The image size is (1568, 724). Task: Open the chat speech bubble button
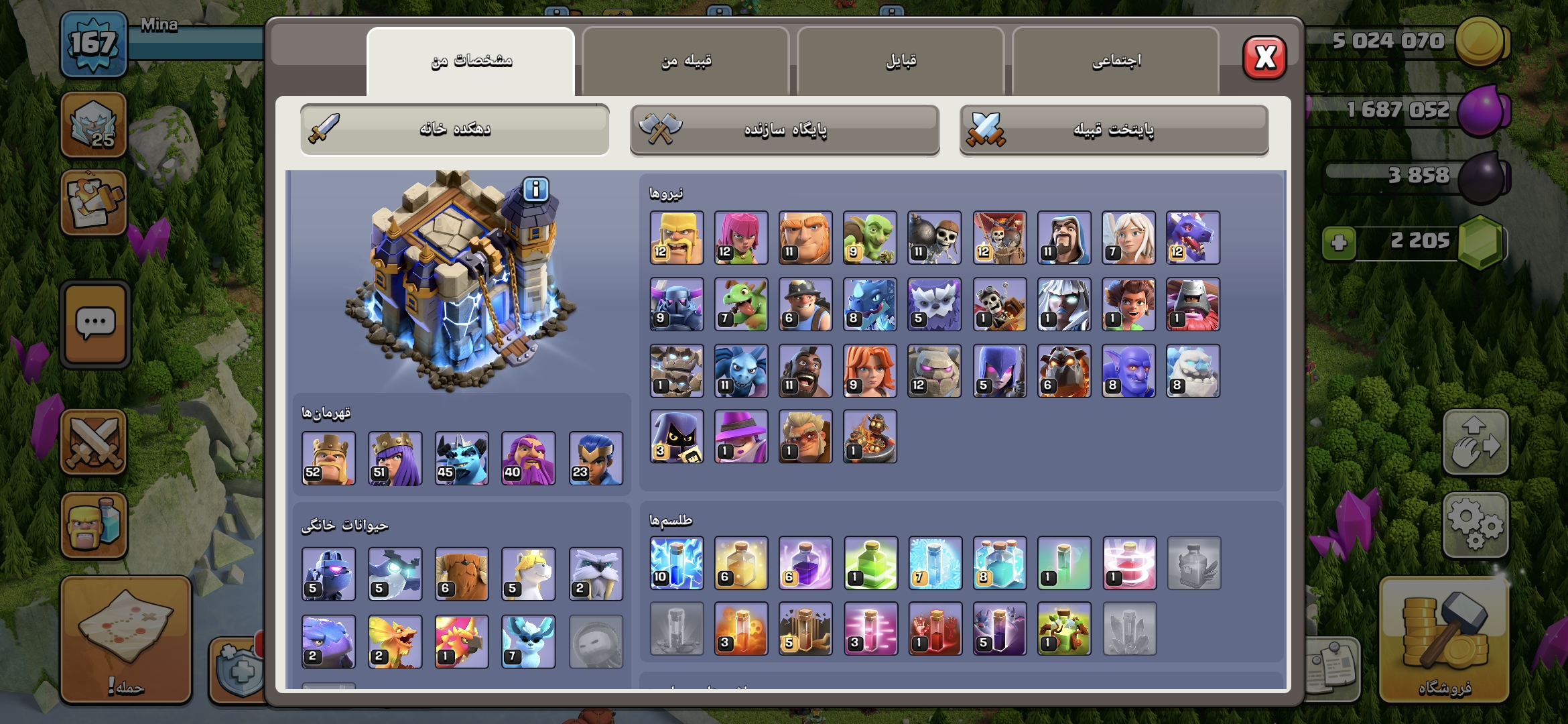click(95, 324)
